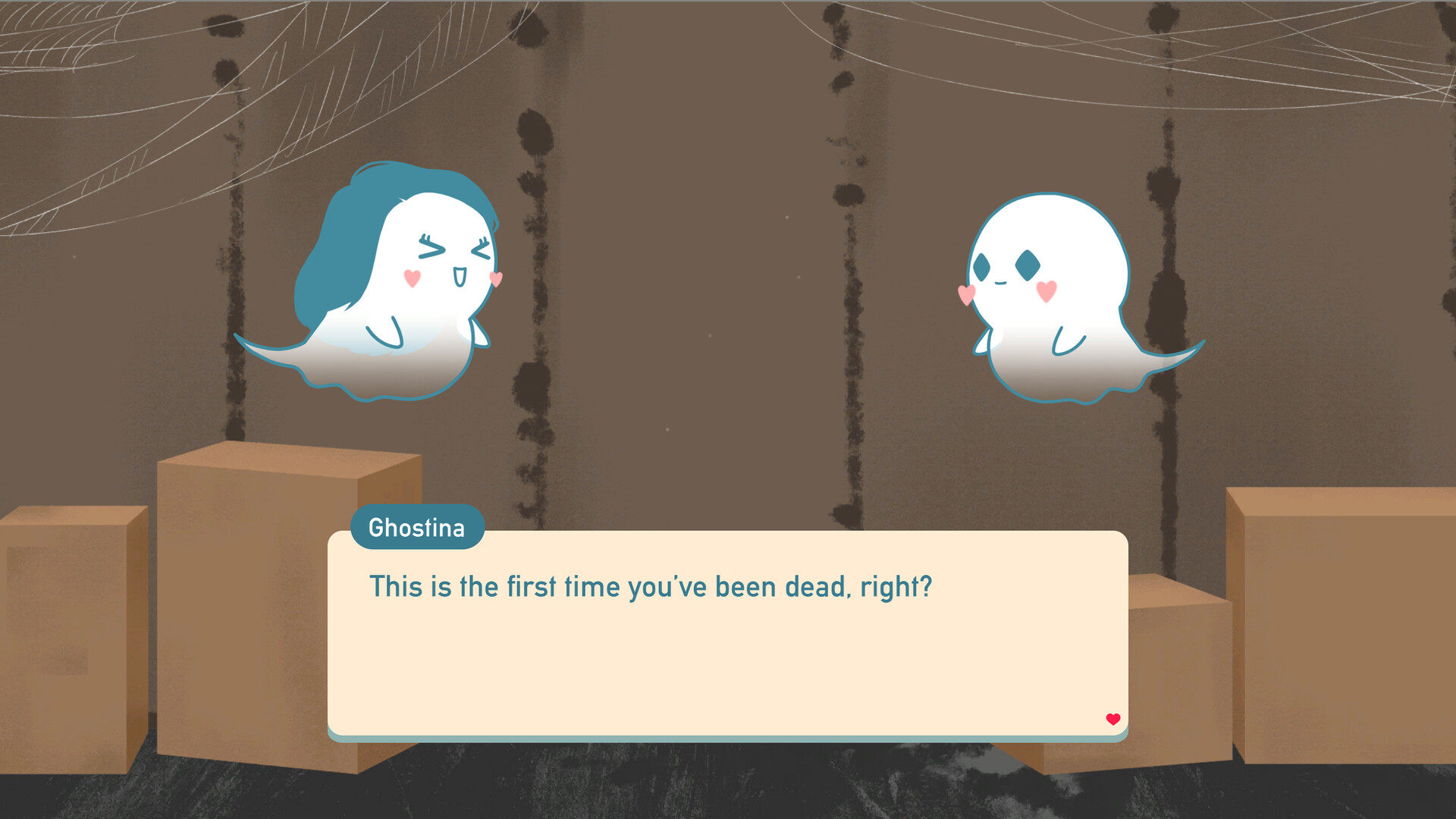The width and height of the screenshot is (1456, 819).
Task: Click the Ghostina name tag
Action: [x=417, y=528]
